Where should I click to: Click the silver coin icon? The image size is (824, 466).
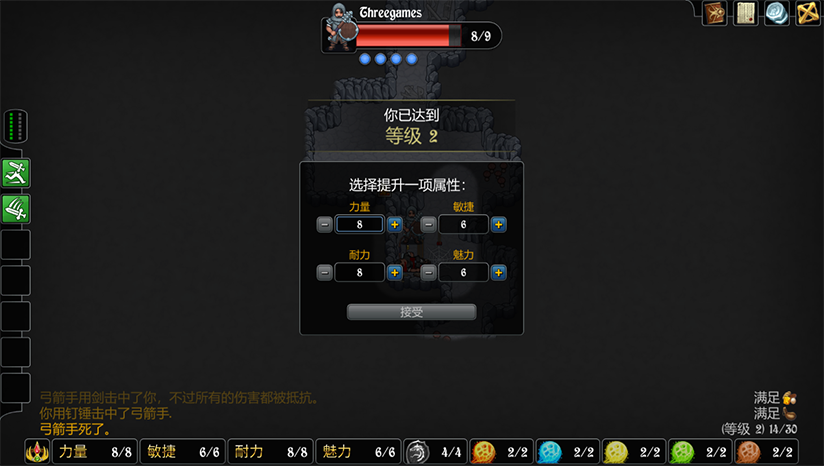point(777,13)
